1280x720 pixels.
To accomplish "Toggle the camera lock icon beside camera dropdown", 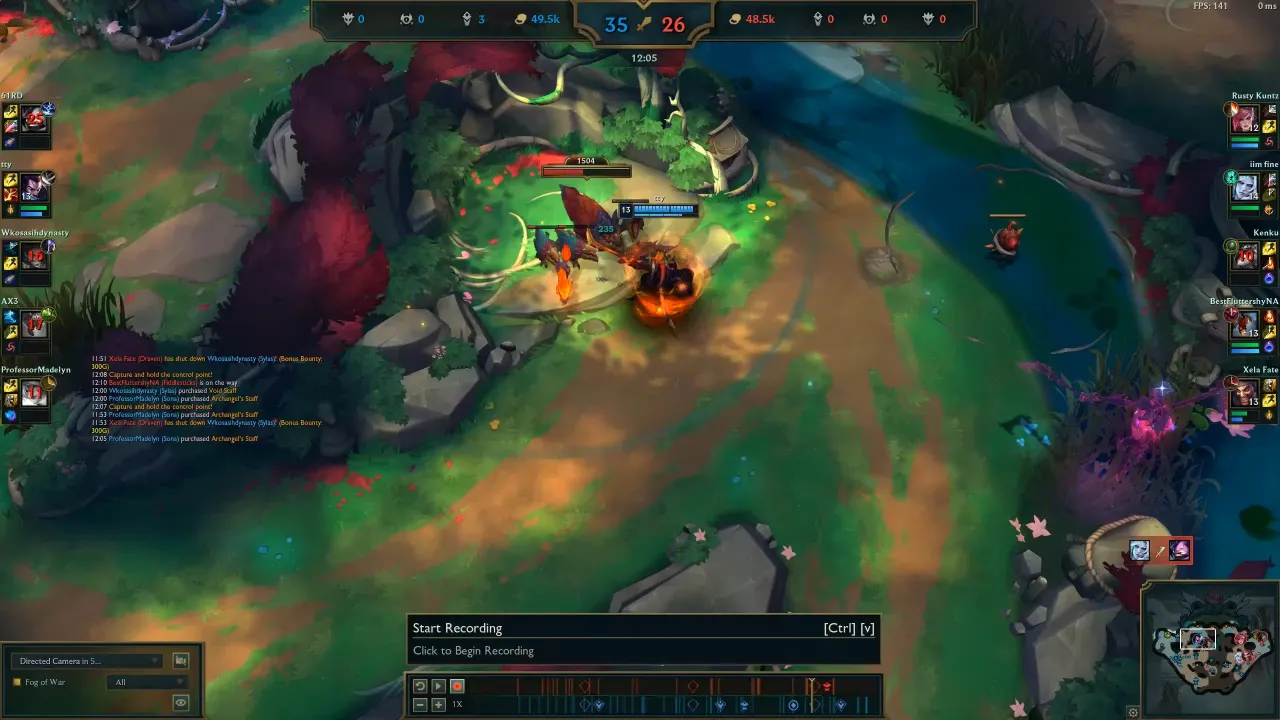I will pyautogui.click(x=180, y=660).
